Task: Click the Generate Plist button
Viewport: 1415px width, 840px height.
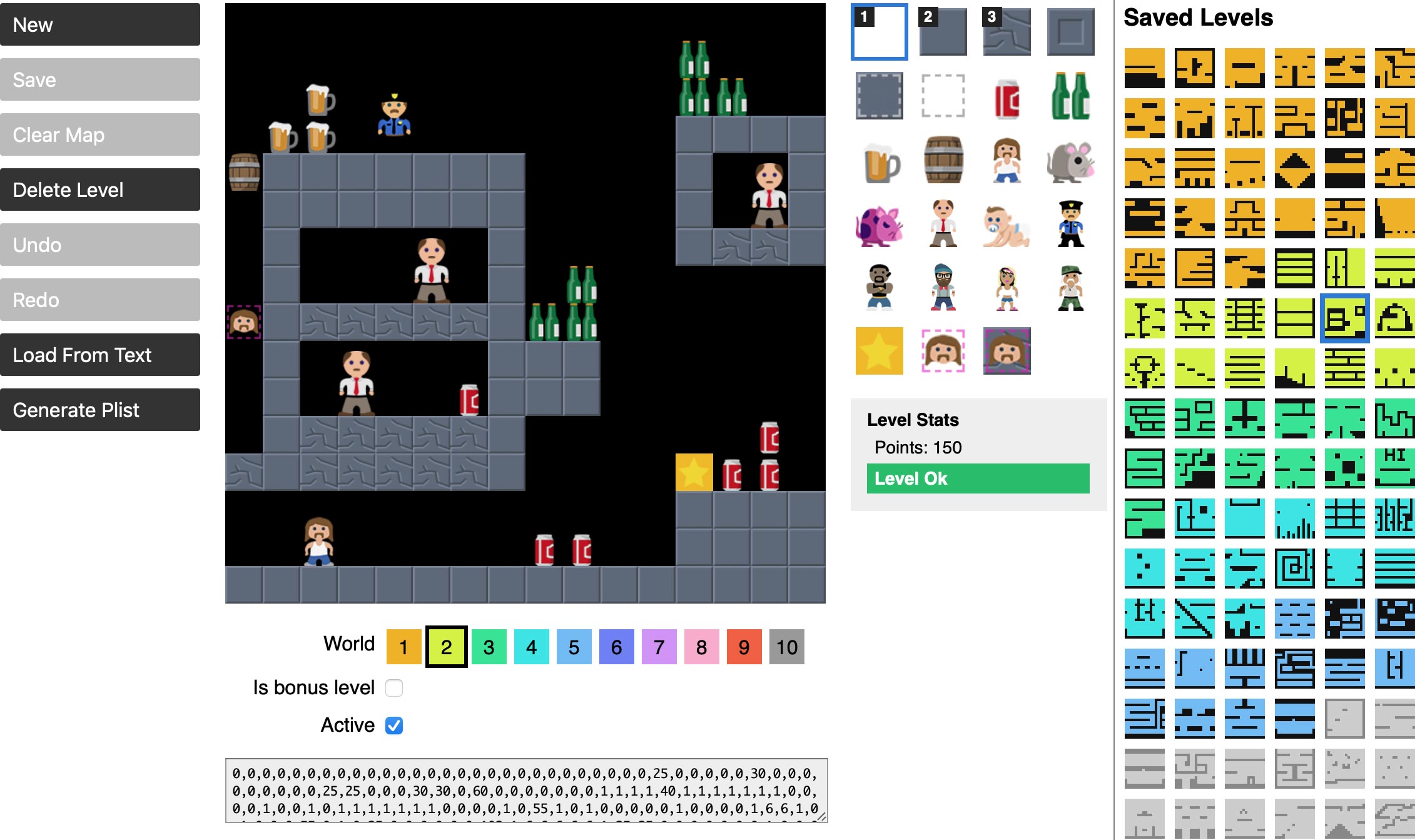Action: pyautogui.click(x=100, y=410)
